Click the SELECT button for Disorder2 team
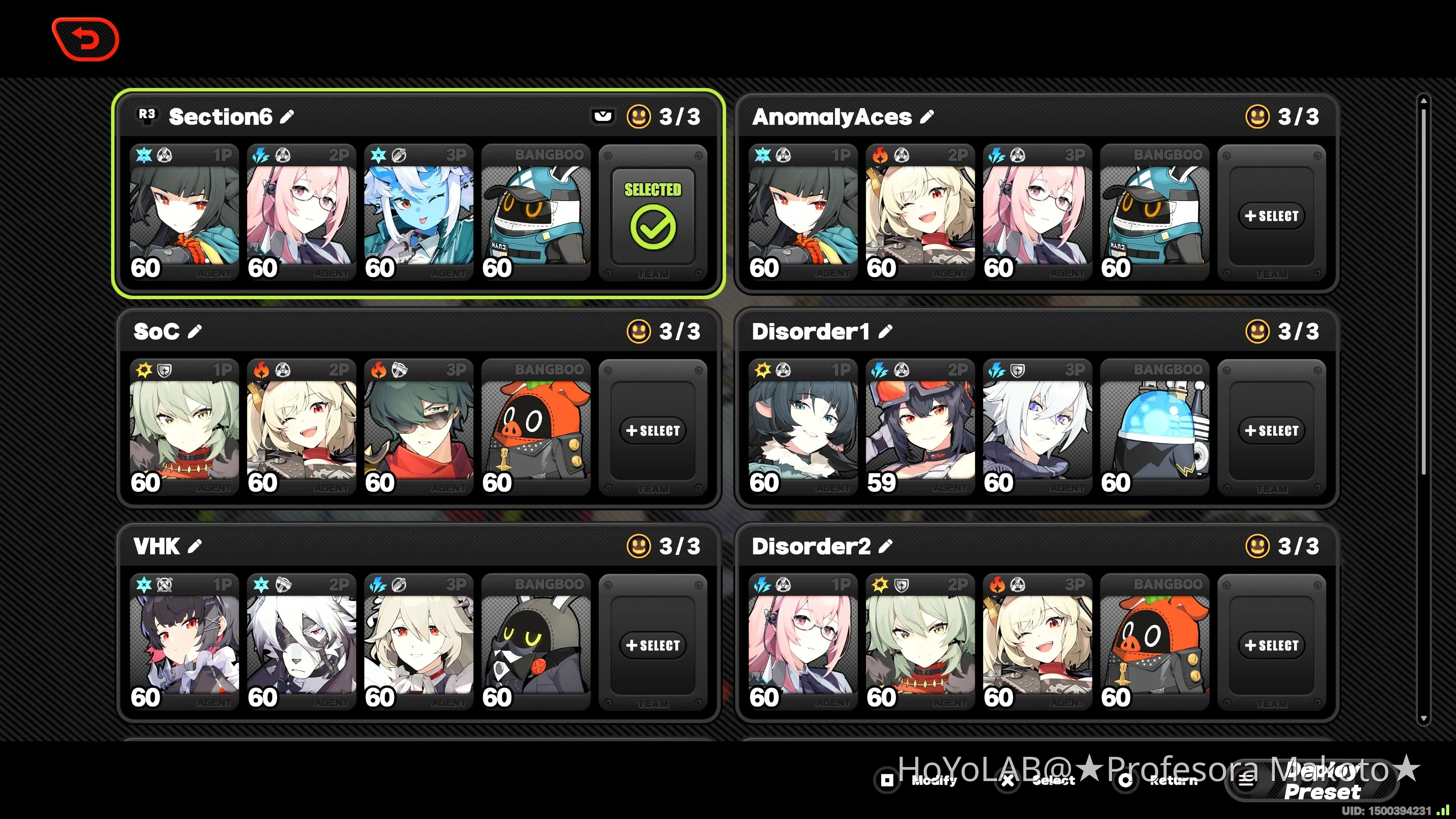The image size is (1456, 819). click(x=1272, y=645)
